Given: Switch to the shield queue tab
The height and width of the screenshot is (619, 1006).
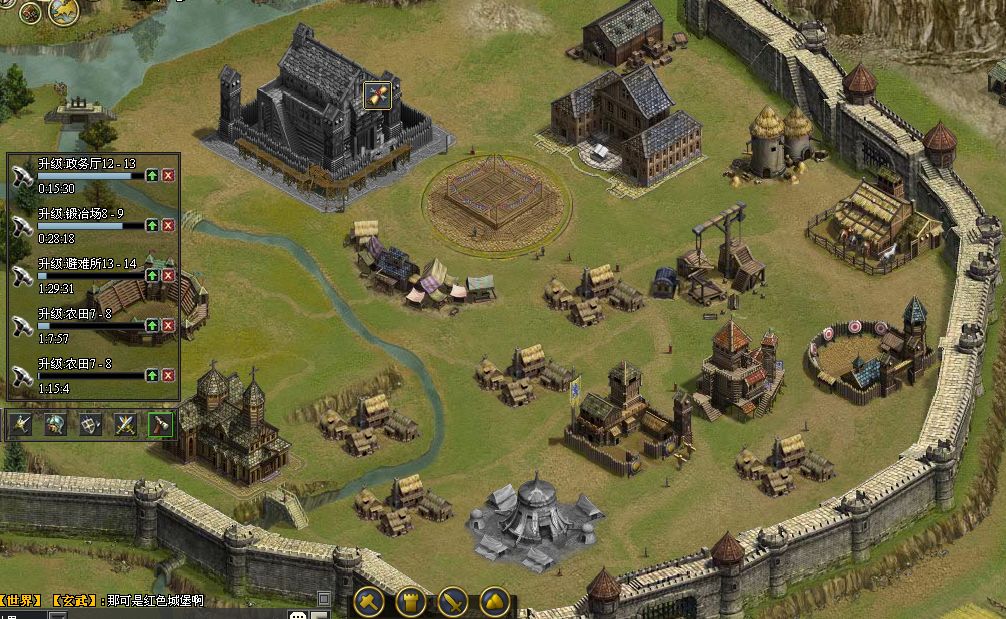Looking at the screenshot, I should click(x=91, y=424).
